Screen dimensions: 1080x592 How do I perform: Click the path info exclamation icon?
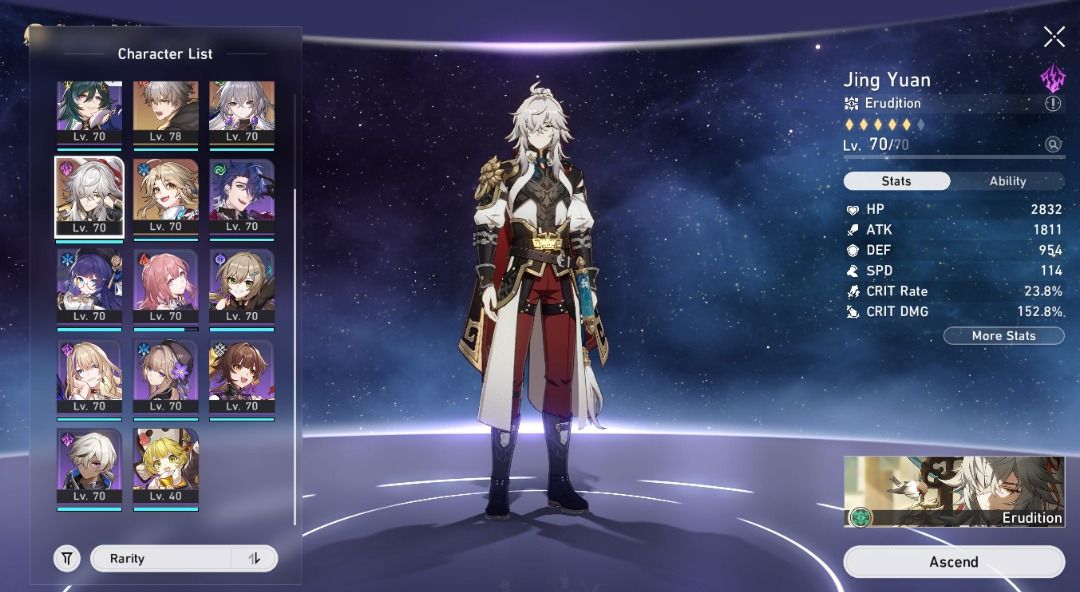1053,103
